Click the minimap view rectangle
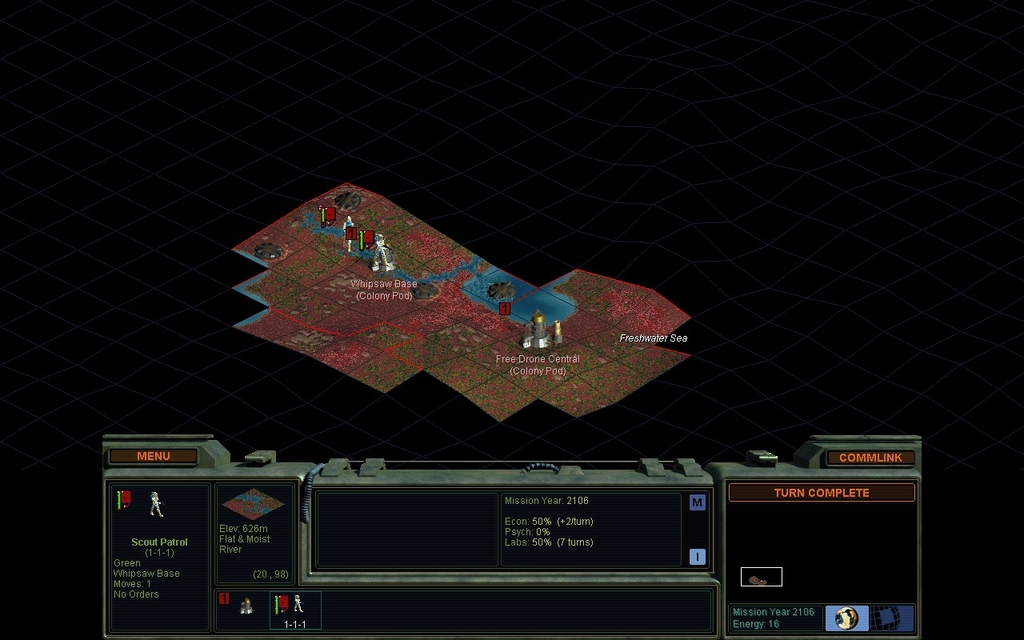Screen dimensions: 1024x640 coord(761,577)
